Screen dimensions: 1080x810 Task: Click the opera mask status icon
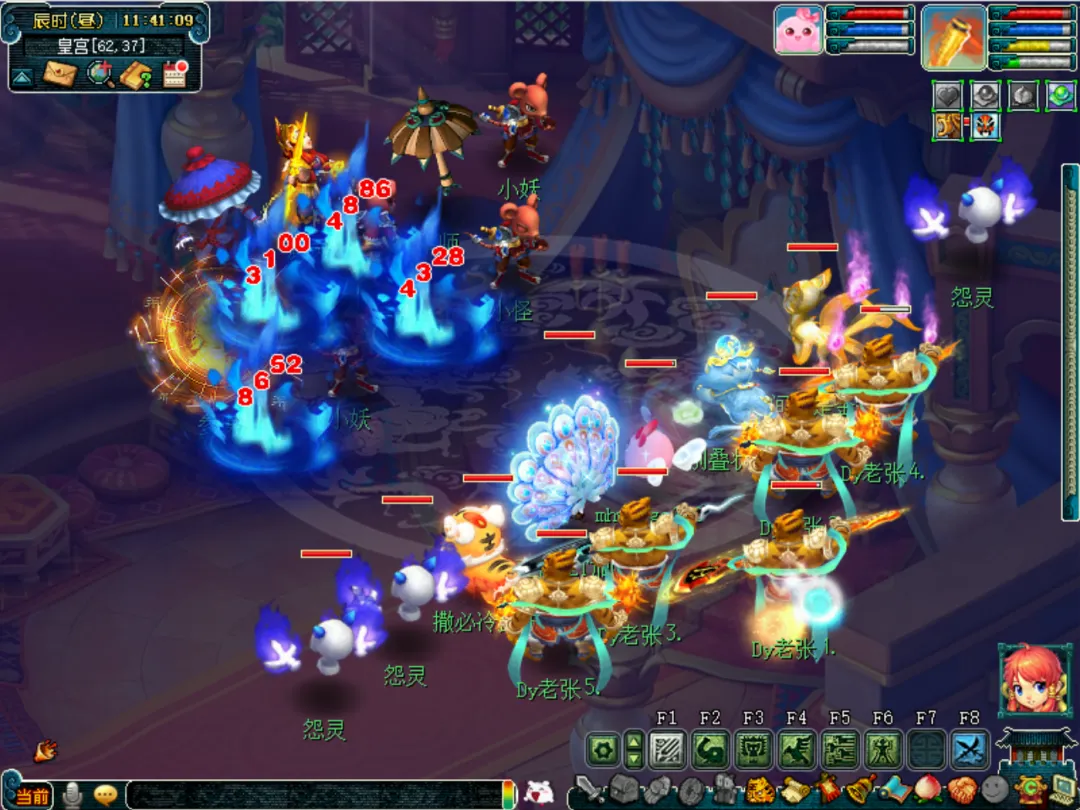[986, 127]
